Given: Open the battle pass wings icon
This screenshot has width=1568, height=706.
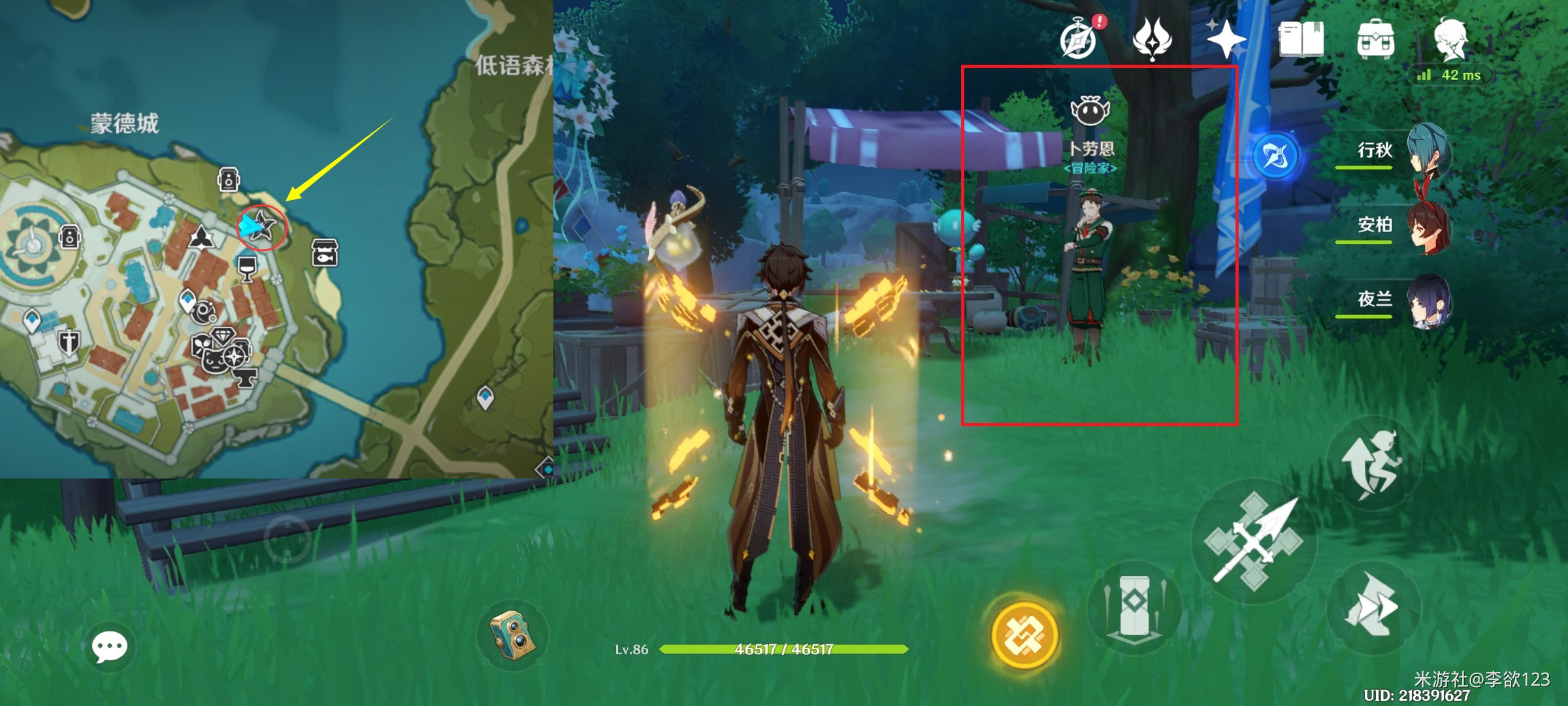Looking at the screenshot, I should [1152, 39].
